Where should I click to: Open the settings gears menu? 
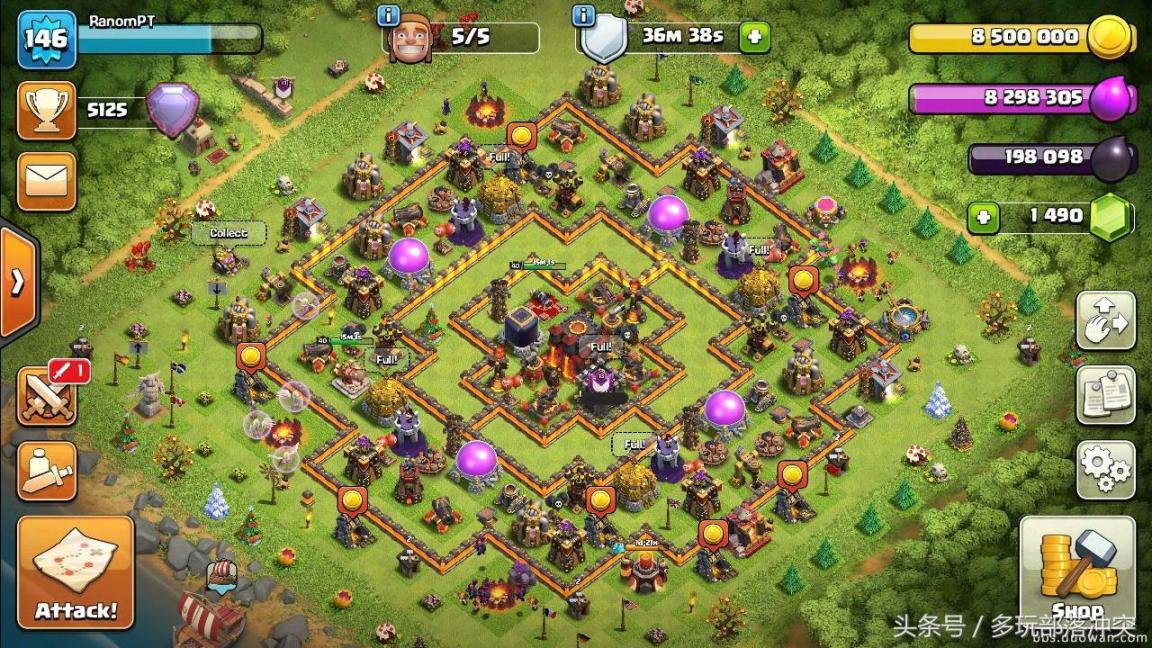pyautogui.click(x=1105, y=469)
